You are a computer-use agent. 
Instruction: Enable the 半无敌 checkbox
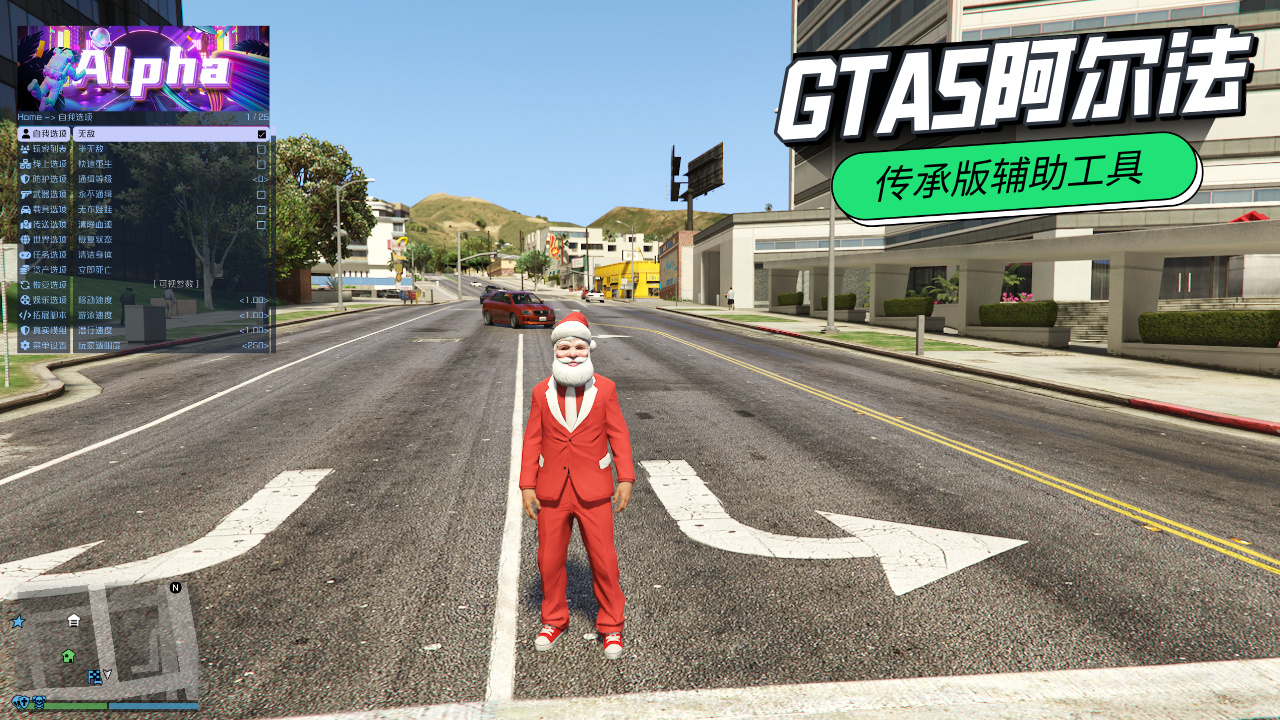262,149
